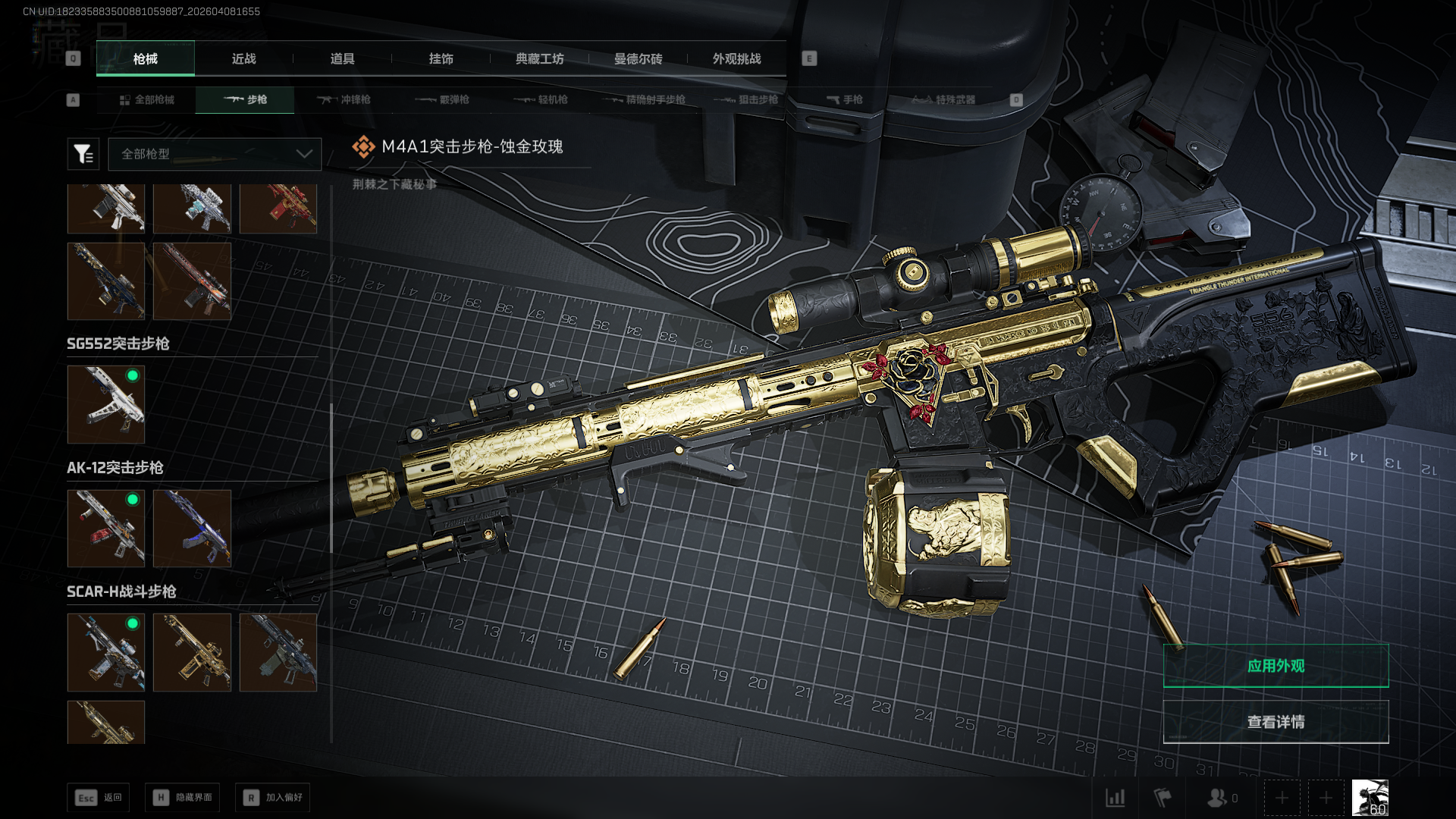
Task: Select the 手枪 pistol category
Action: click(x=844, y=100)
